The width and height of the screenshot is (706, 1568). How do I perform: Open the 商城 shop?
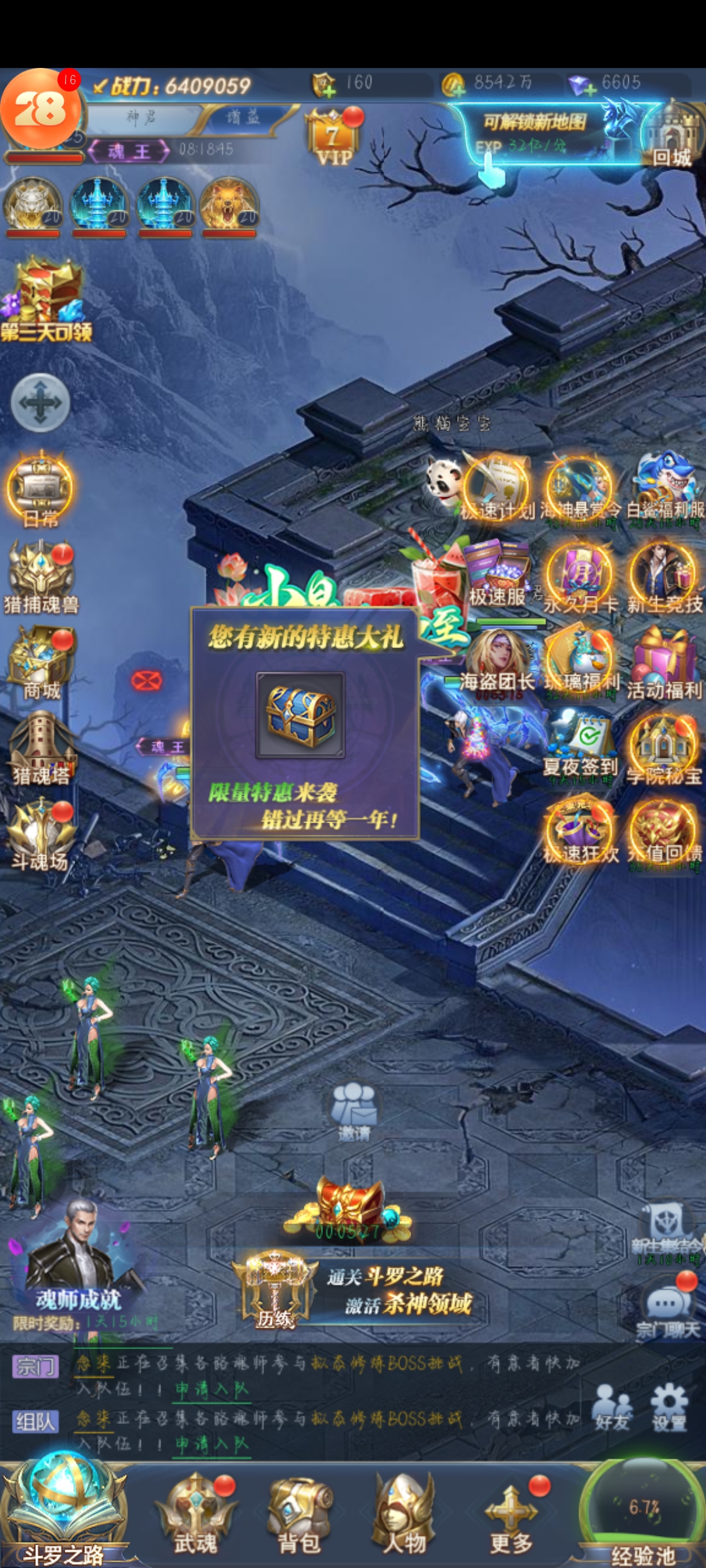coord(41,661)
